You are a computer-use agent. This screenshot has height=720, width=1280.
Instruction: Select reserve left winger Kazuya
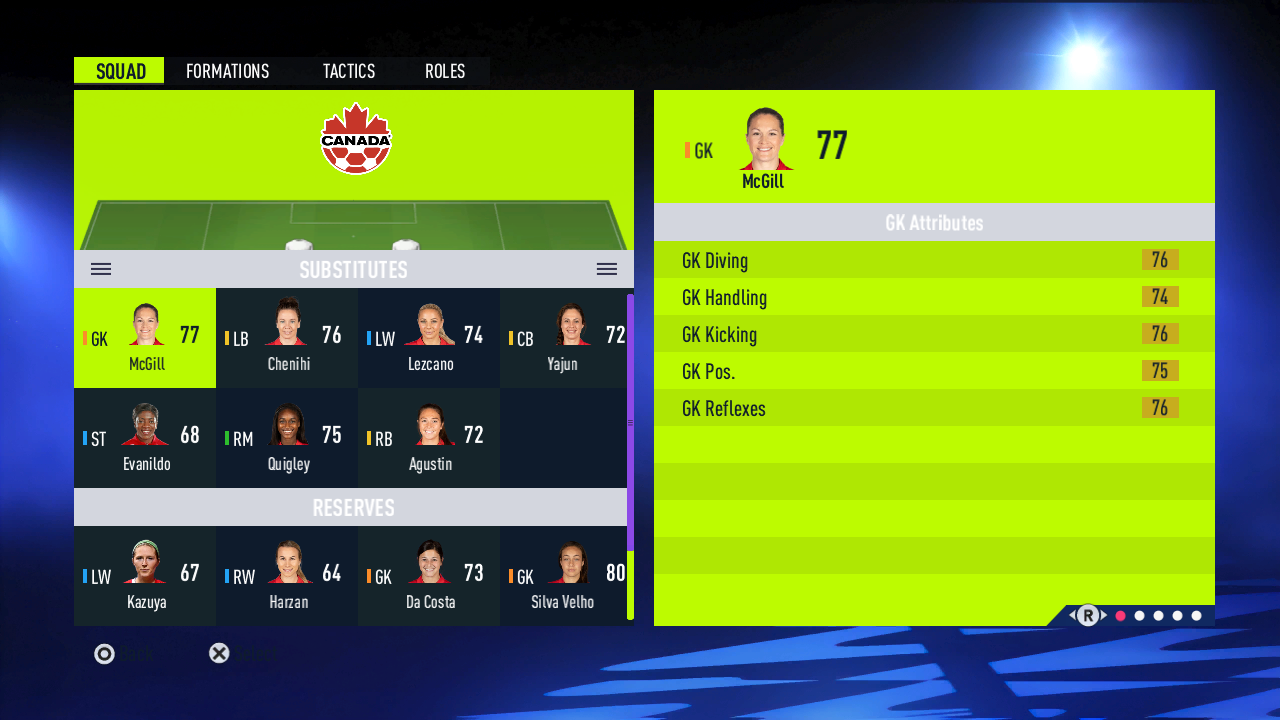(145, 576)
